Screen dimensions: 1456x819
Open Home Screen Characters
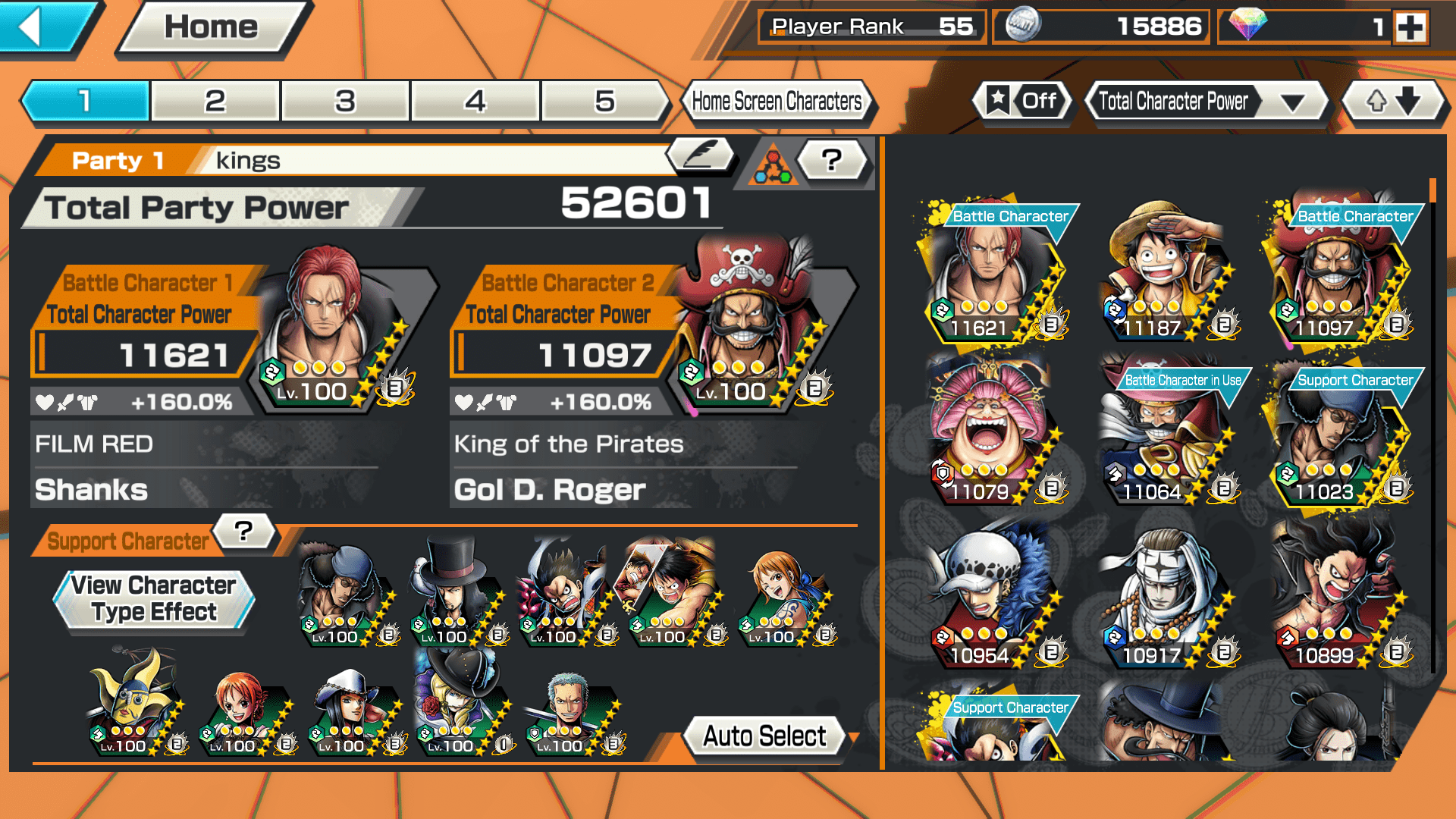click(777, 101)
